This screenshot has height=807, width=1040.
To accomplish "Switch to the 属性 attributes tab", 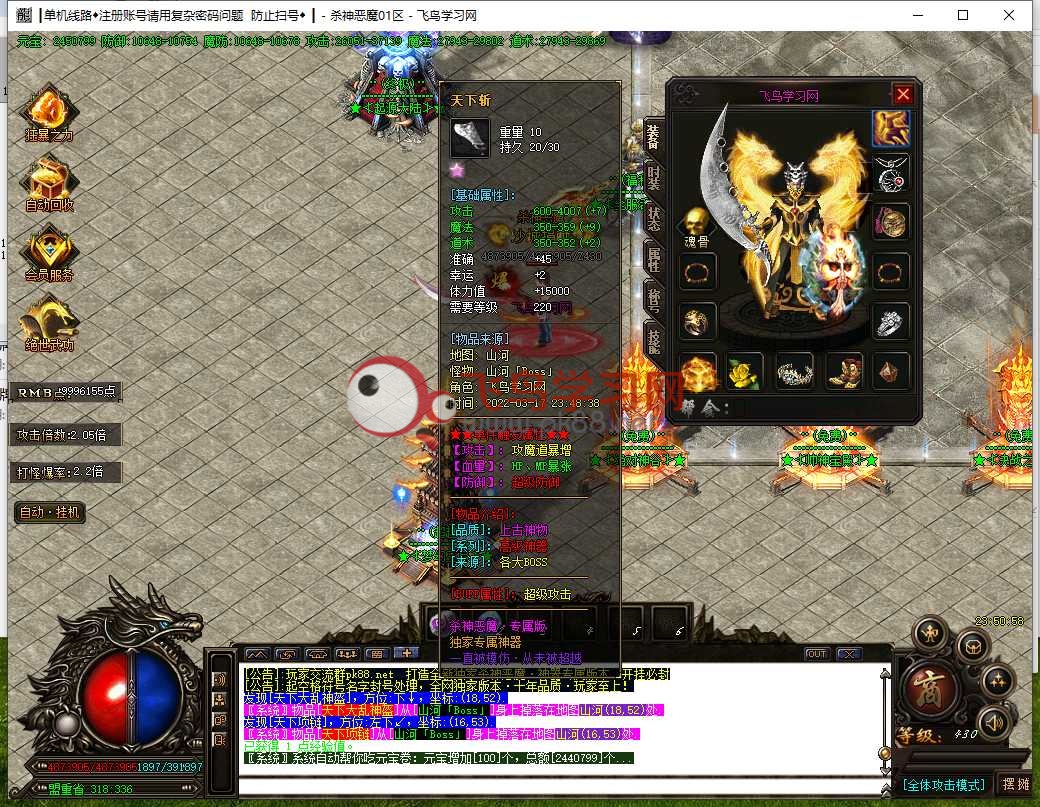I will click(x=653, y=260).
